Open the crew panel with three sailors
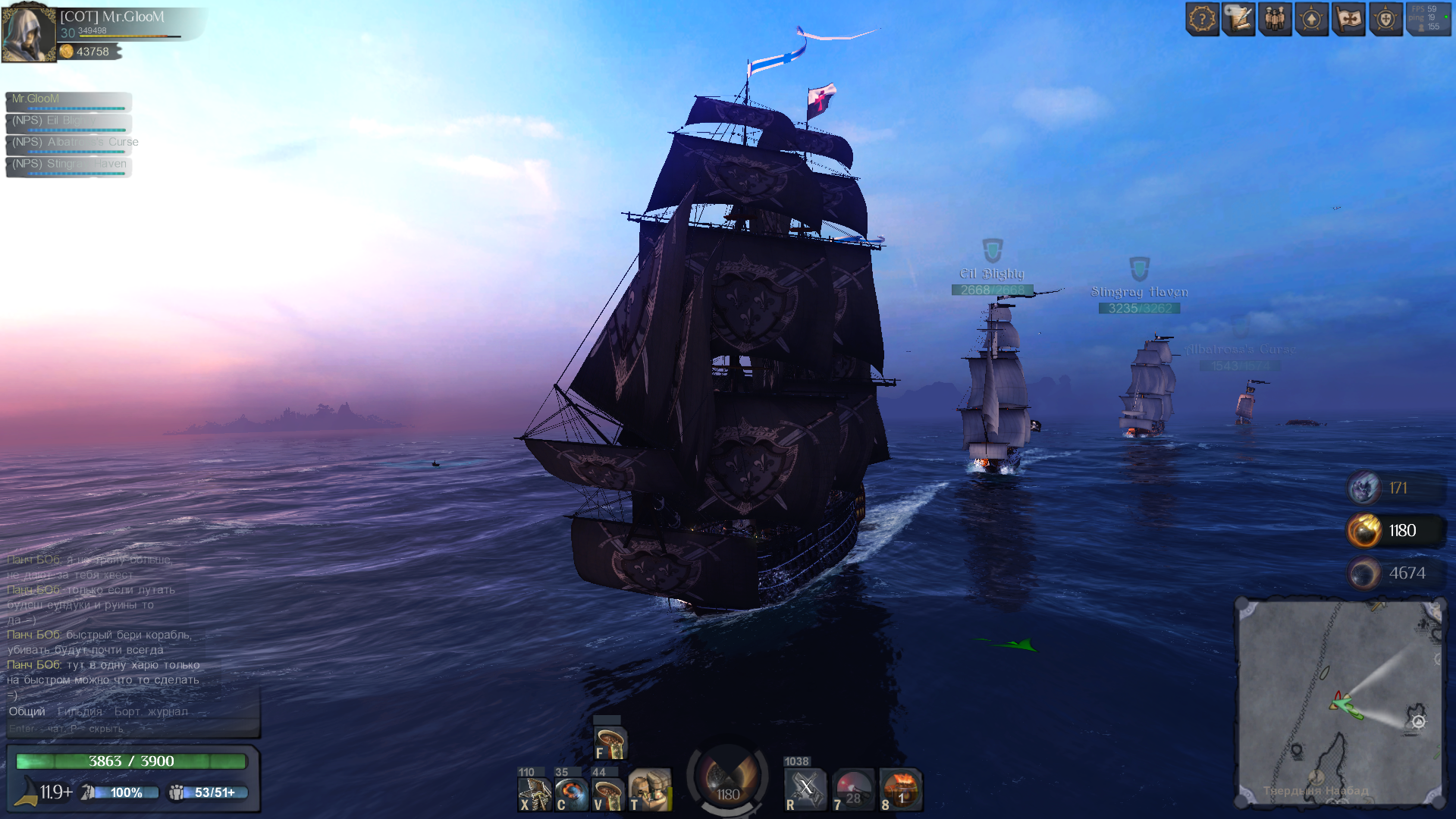1456x819 pixels. pos(1275,19)
